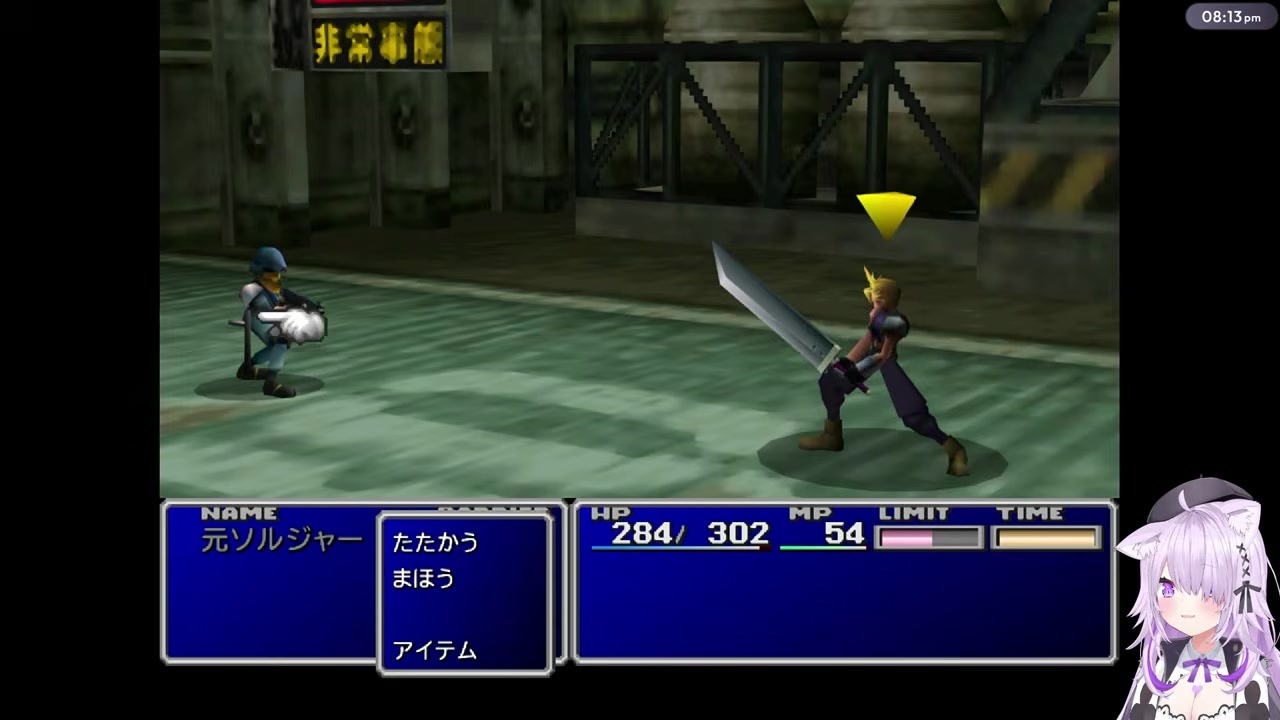Image resolution: width=1280 pixels, height=720 pixels.
Task: Open the アイテム (Item) command
Action: coord(434,650)
